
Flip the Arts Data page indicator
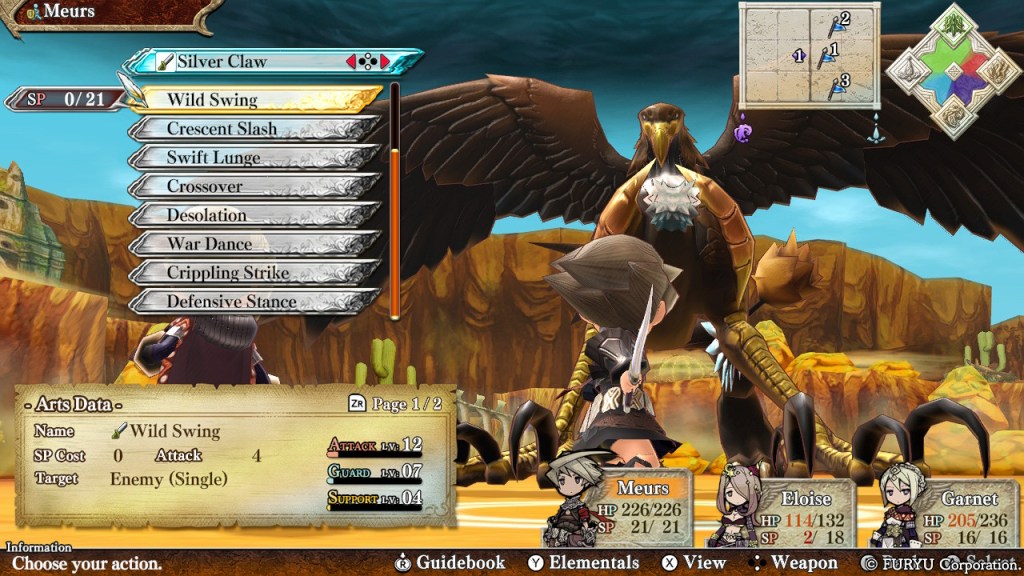394,405
